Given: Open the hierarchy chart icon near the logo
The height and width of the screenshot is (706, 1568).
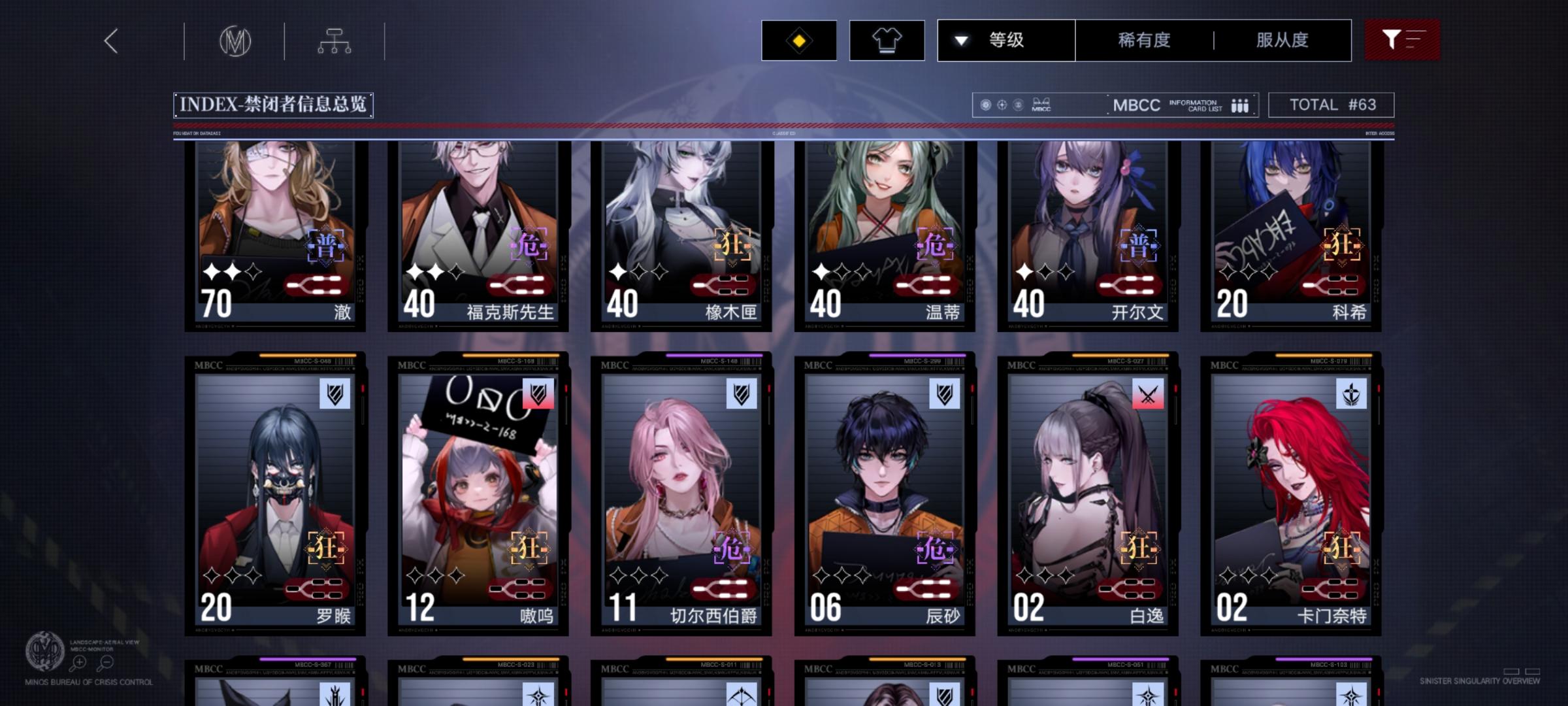Looking at the screenshot, I should tap(335, 41).
